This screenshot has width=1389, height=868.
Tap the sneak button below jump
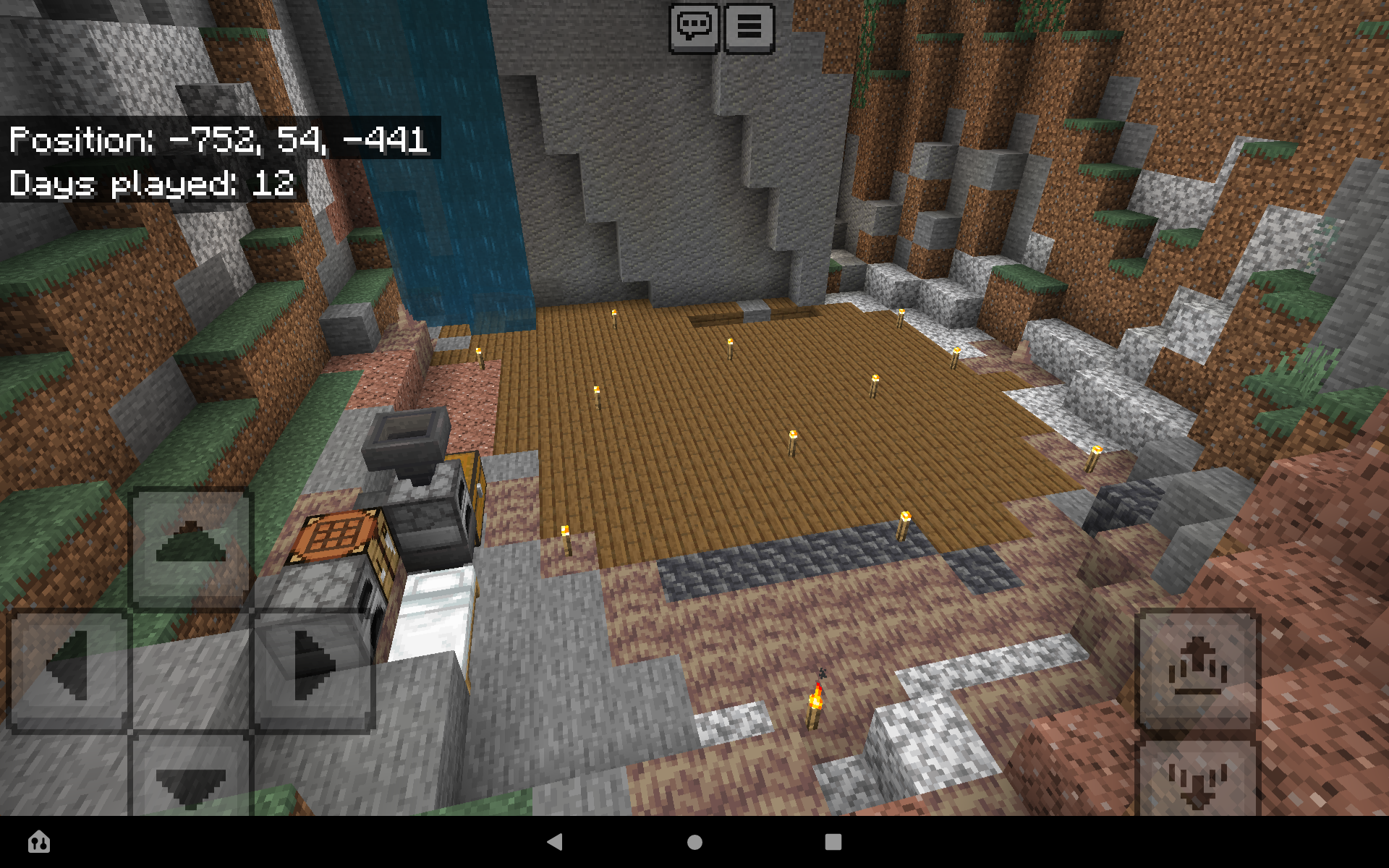click(1197, 781)
